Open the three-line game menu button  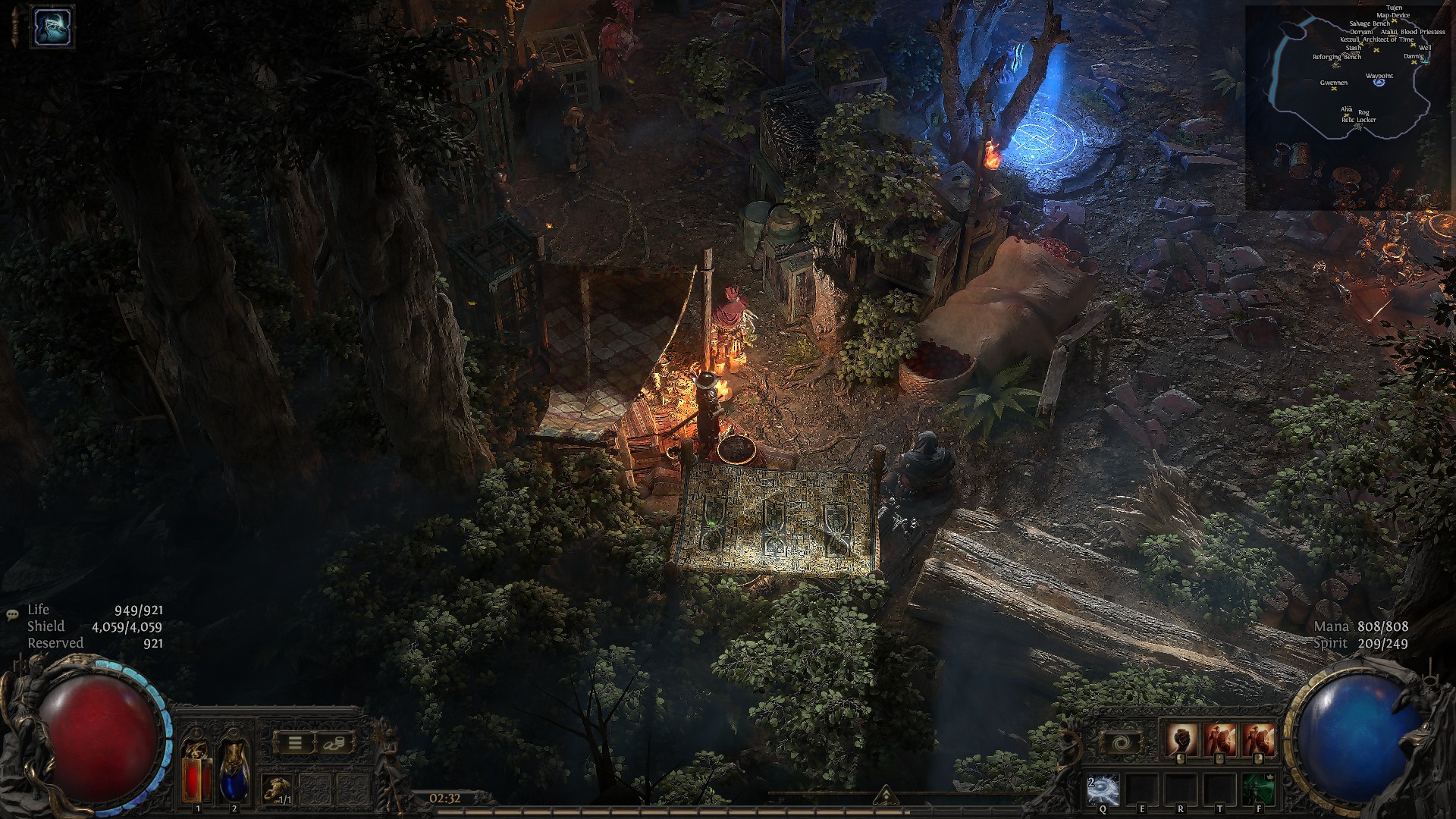pos(295,743)
